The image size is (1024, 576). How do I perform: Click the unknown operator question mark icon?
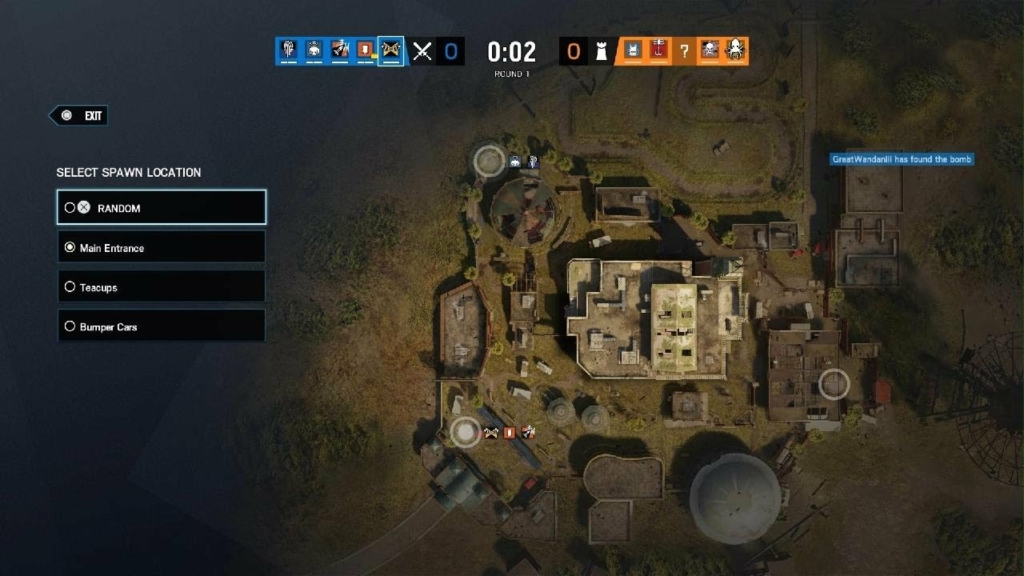(x=684, y=51)
